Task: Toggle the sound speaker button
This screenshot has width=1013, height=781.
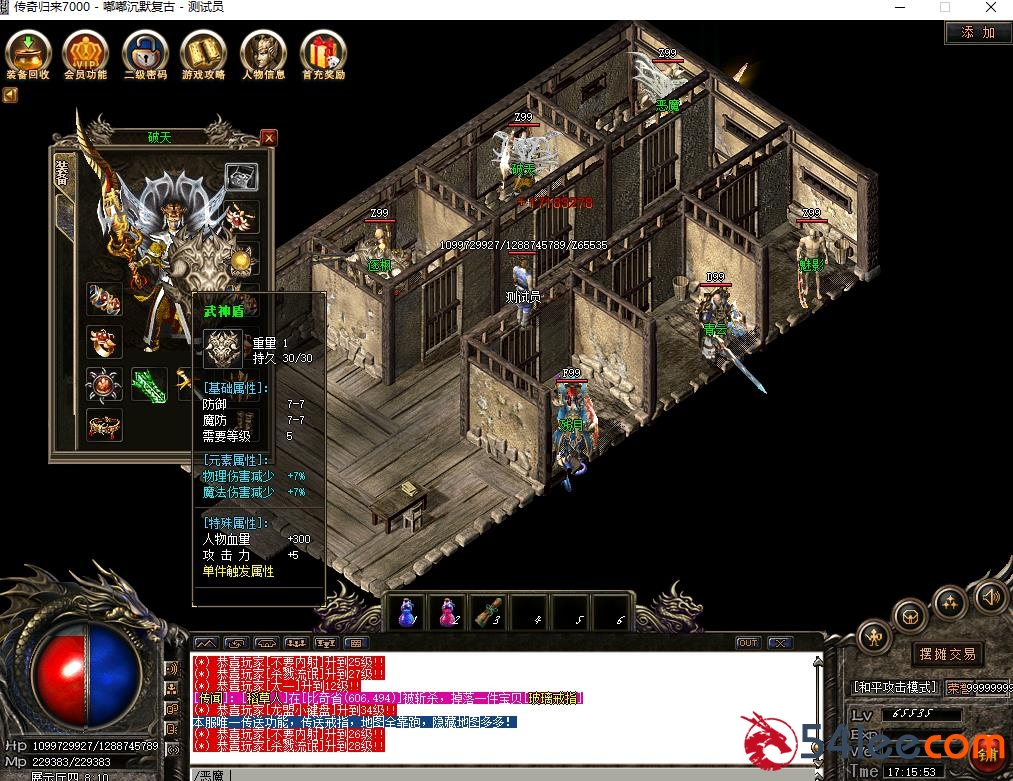Action: click(989, 597)
